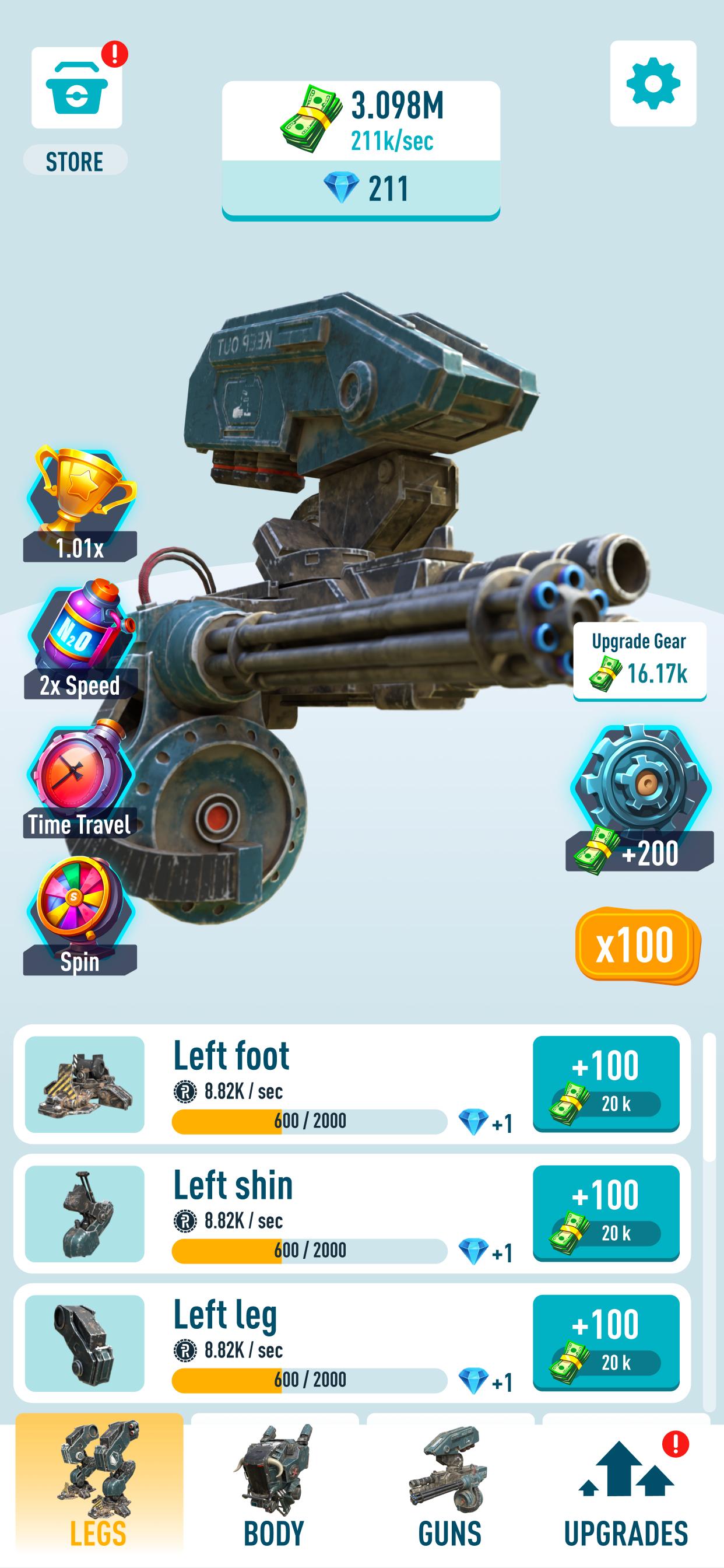
Task: Use the Time Travel boost
Action: point(80,779)
